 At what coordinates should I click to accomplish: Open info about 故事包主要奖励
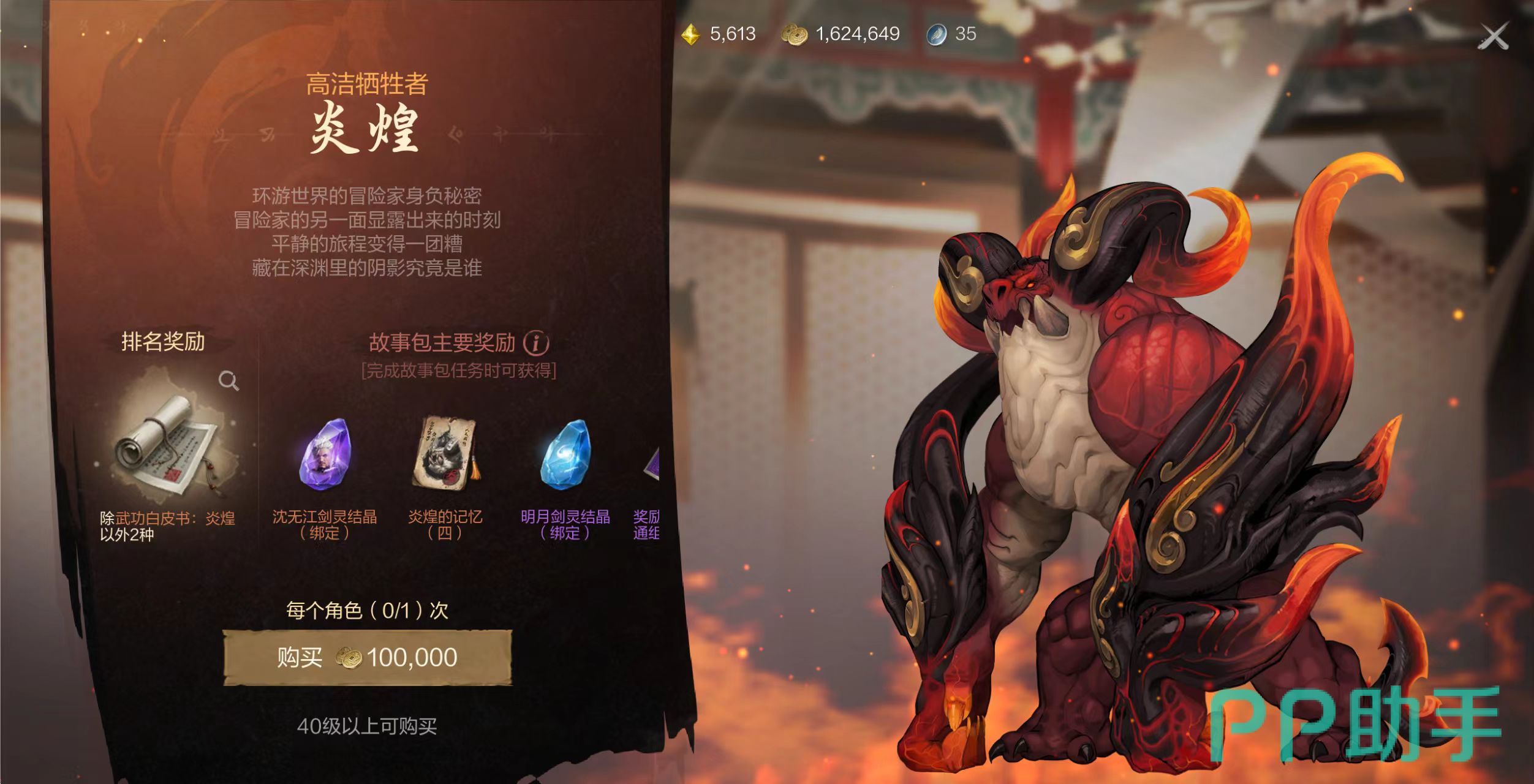coord(536,342)
